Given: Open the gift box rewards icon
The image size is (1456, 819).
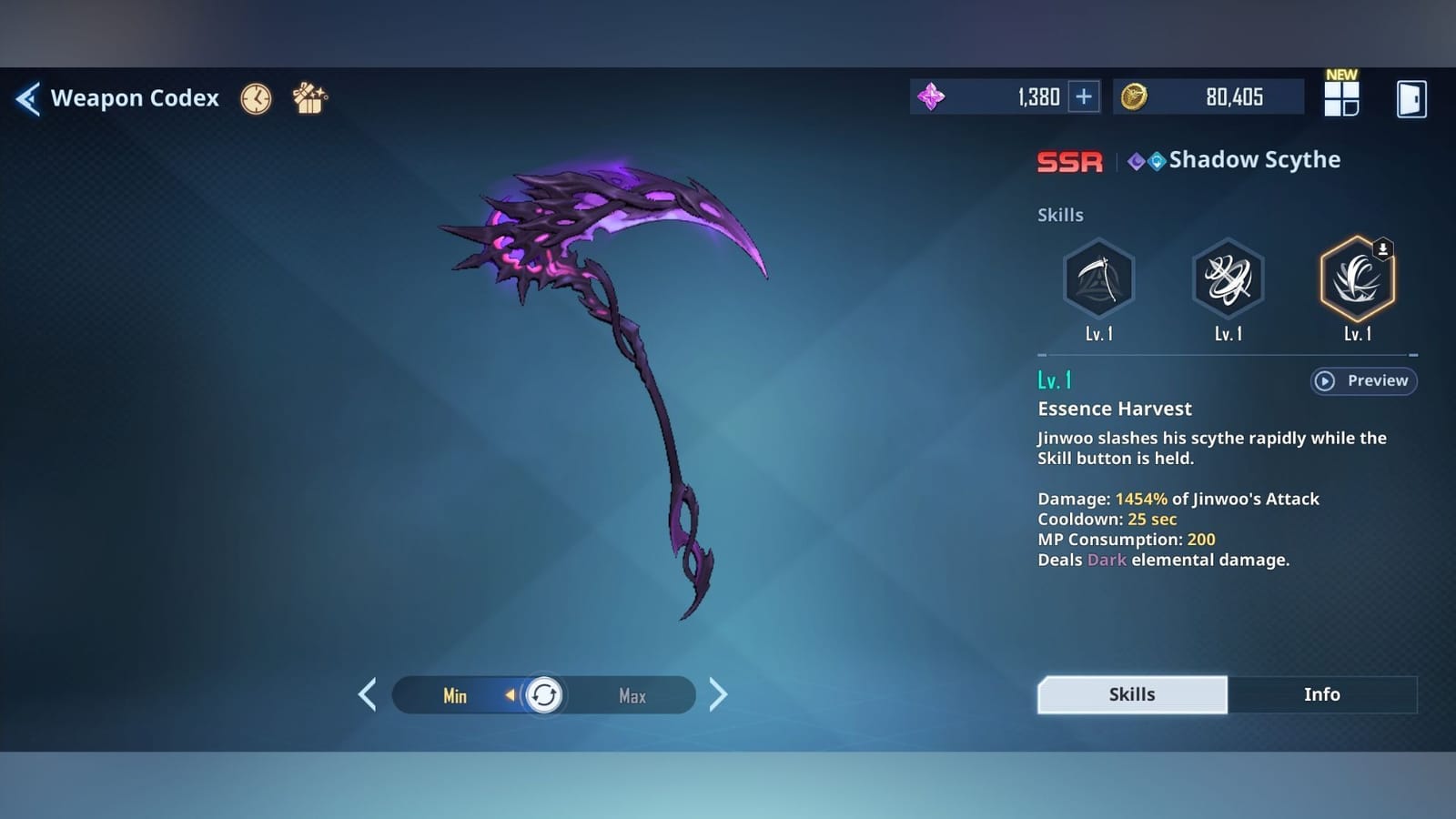Looking at the screenshot, I should click(x=309, y=98).
